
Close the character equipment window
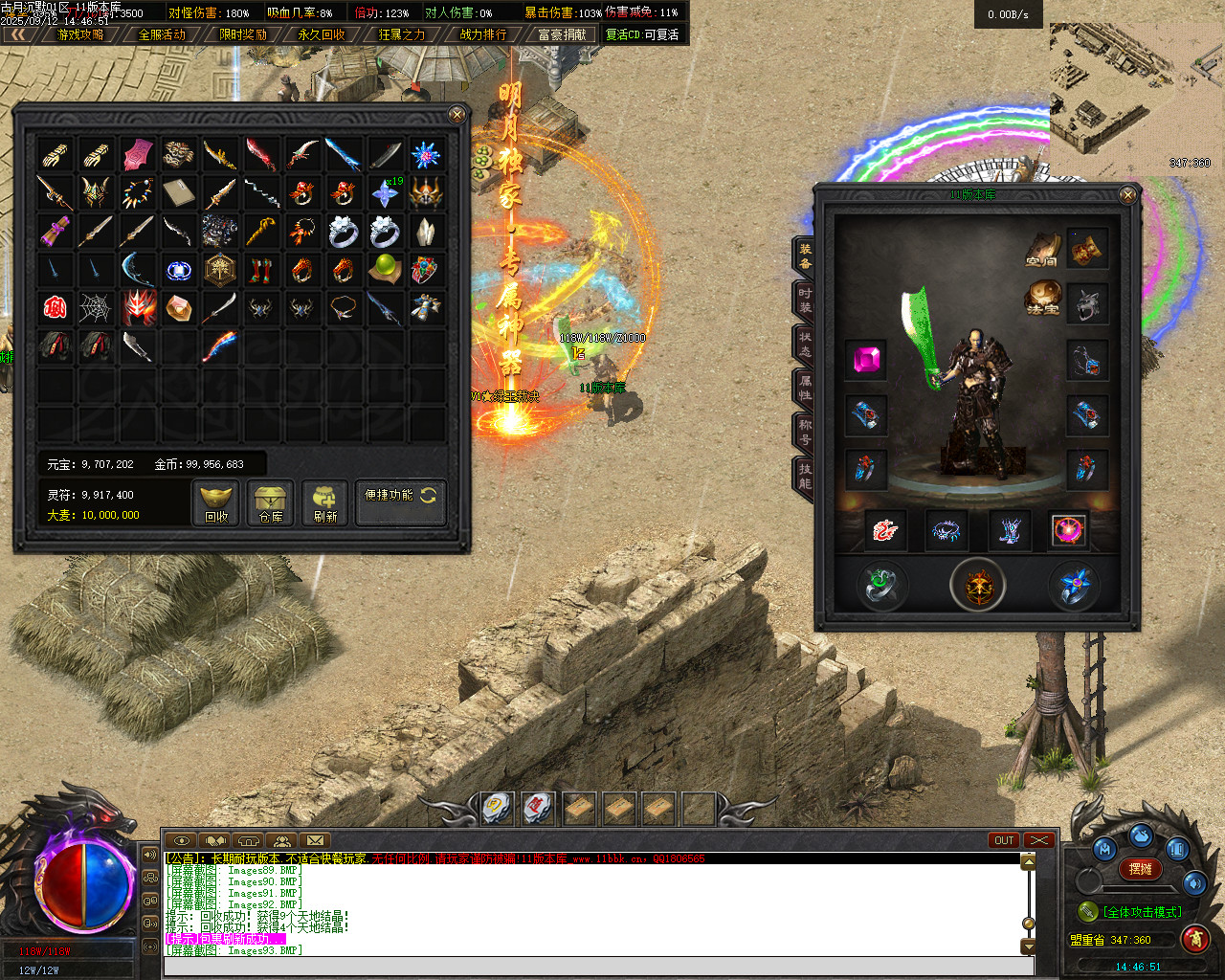click(1128, 195)
